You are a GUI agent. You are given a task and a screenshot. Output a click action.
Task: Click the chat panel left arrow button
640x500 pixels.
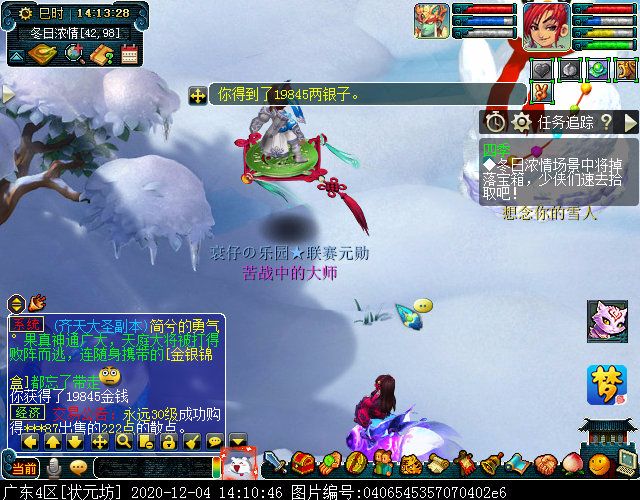point(29,441)
